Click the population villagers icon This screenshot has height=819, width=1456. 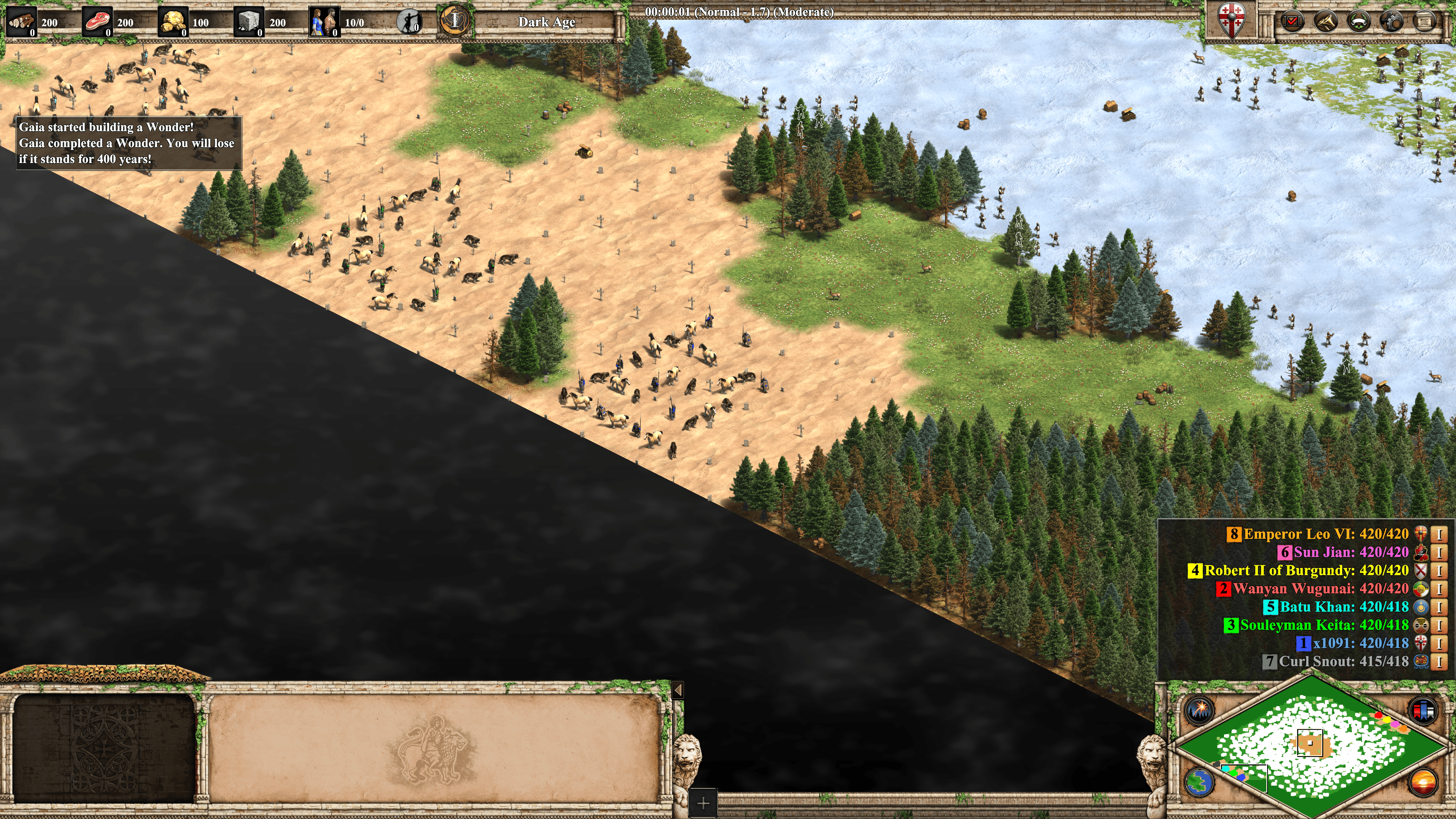(x=325, y=22)
